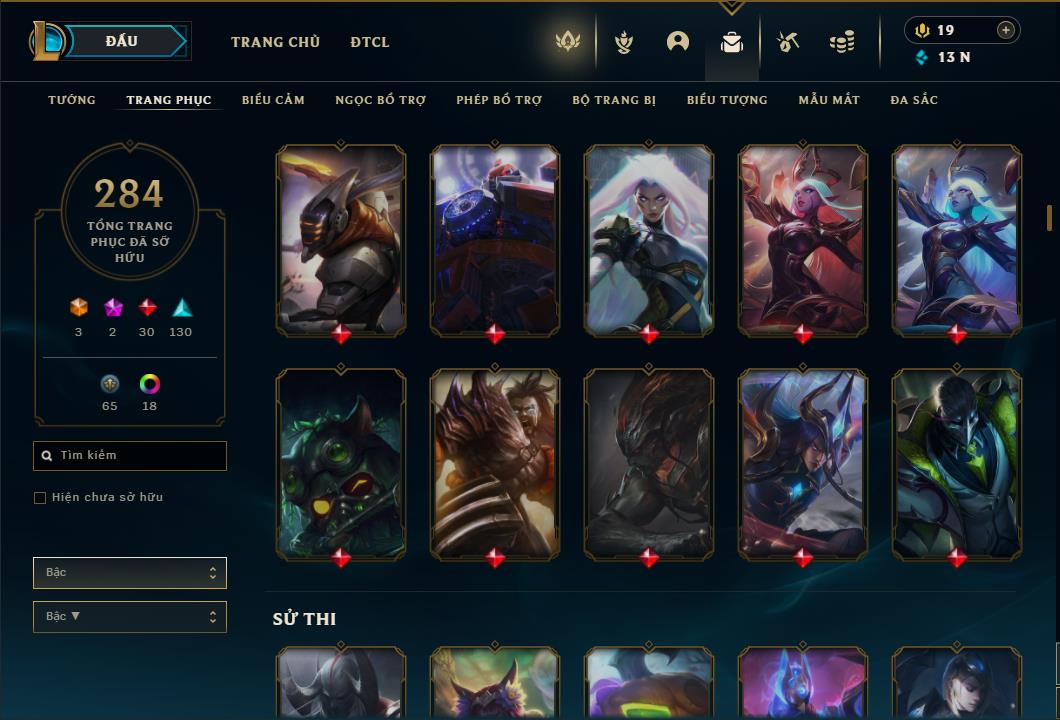Screen dimensions: 1060x720
Task: Open the Bậc ▼ sort dropdown
Action: click(130, 617)
